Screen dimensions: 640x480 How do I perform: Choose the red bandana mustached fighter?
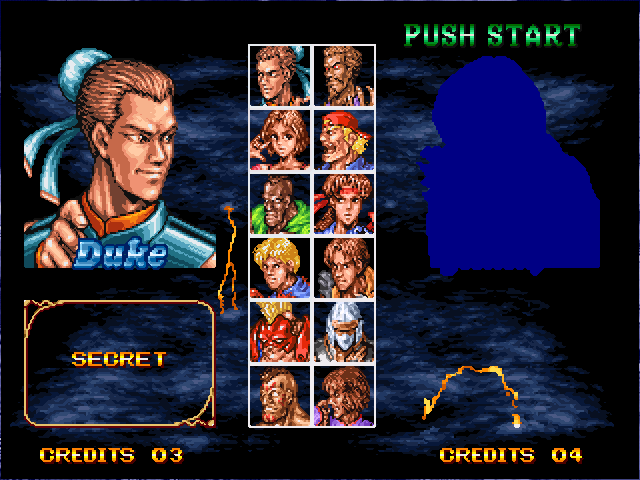coord(343,140)
